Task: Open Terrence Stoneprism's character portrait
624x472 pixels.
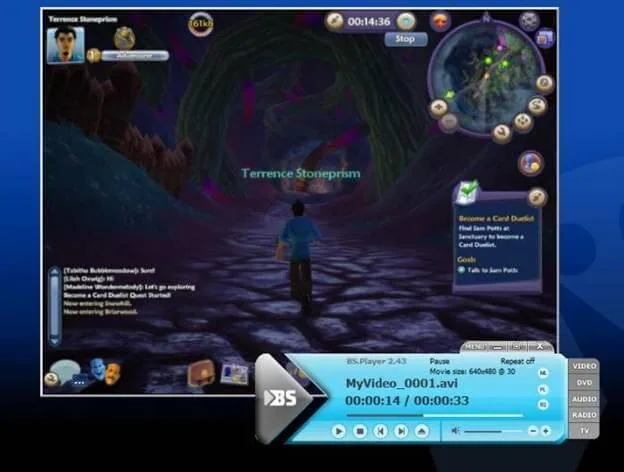Action: [x=66, y=44]
